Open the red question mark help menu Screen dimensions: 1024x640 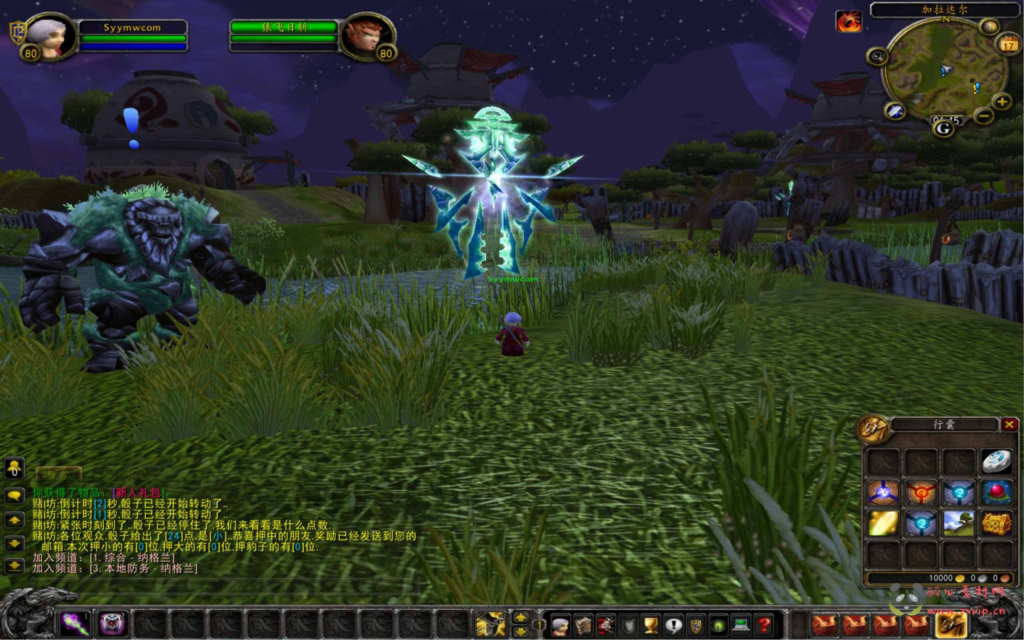765,625
